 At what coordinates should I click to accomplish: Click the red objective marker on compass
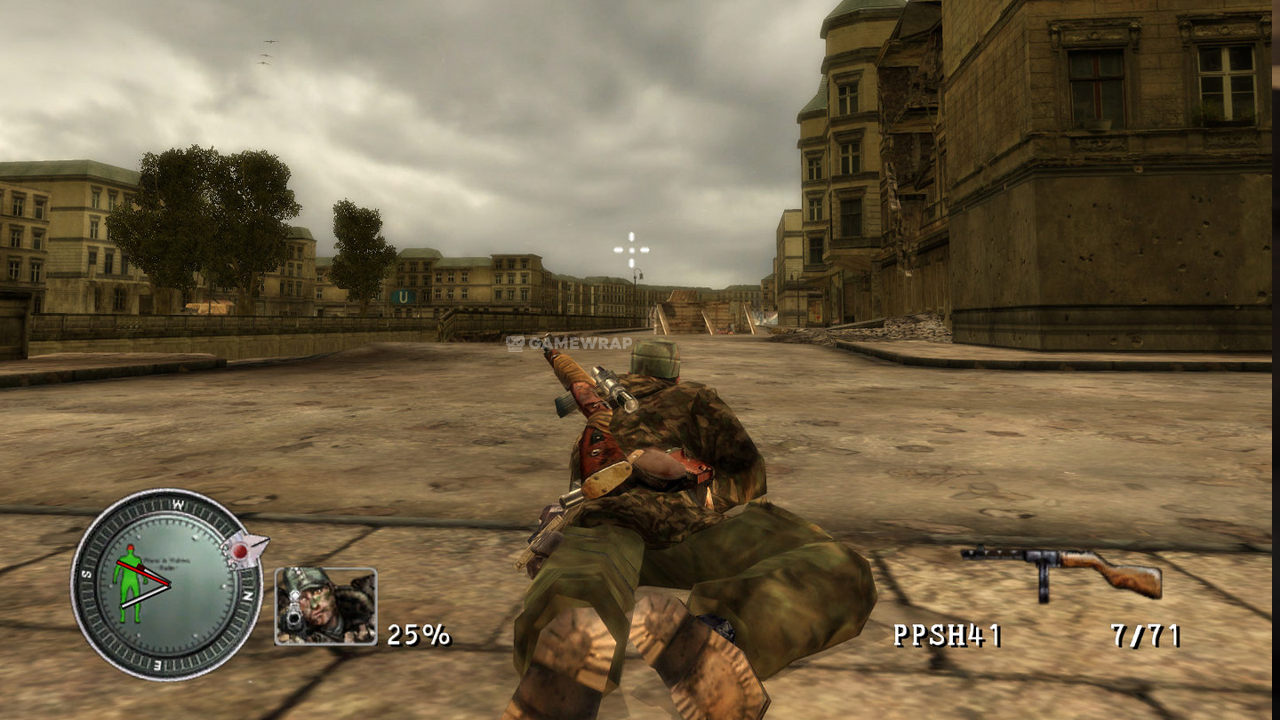(x=241, y=549)
